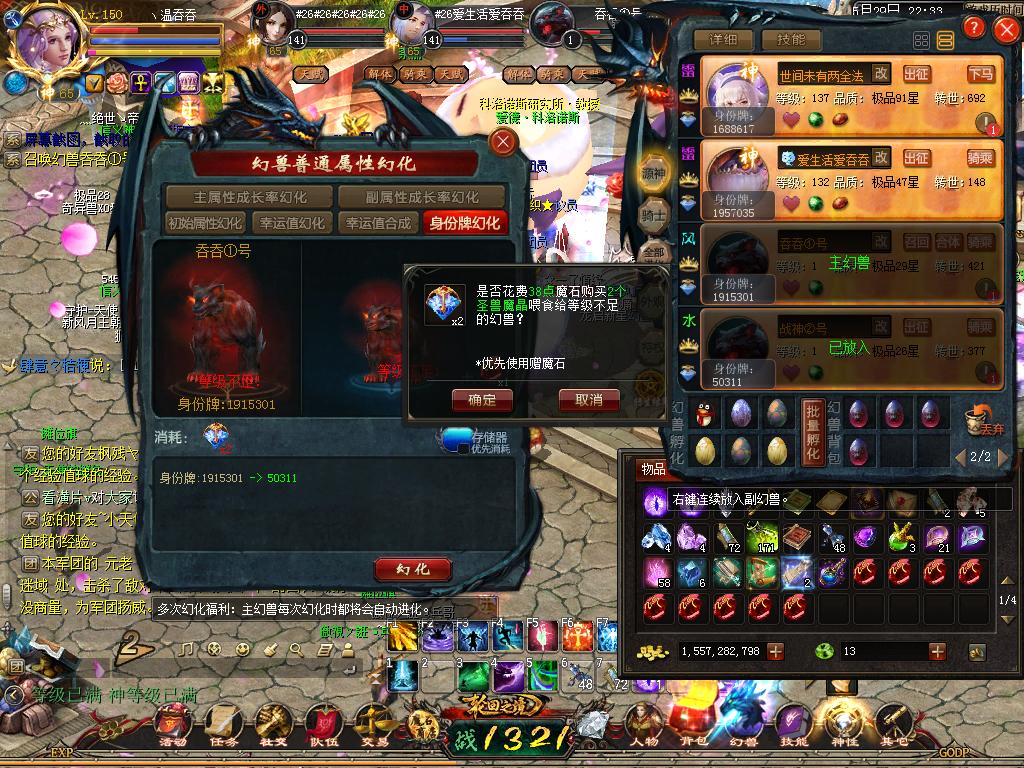Open the 任务 quest menu
Viewport: 1024px width, 768px height.
pyautogui.click(x=223, y=722)
